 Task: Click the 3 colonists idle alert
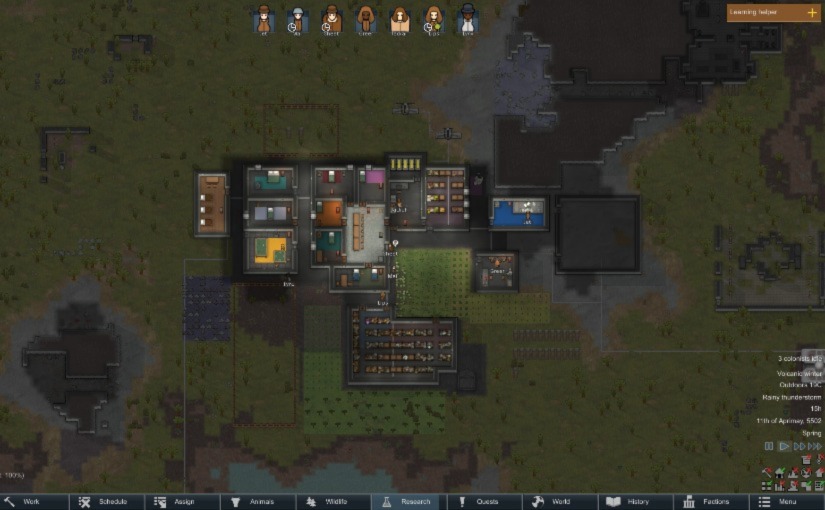point(799,358)
